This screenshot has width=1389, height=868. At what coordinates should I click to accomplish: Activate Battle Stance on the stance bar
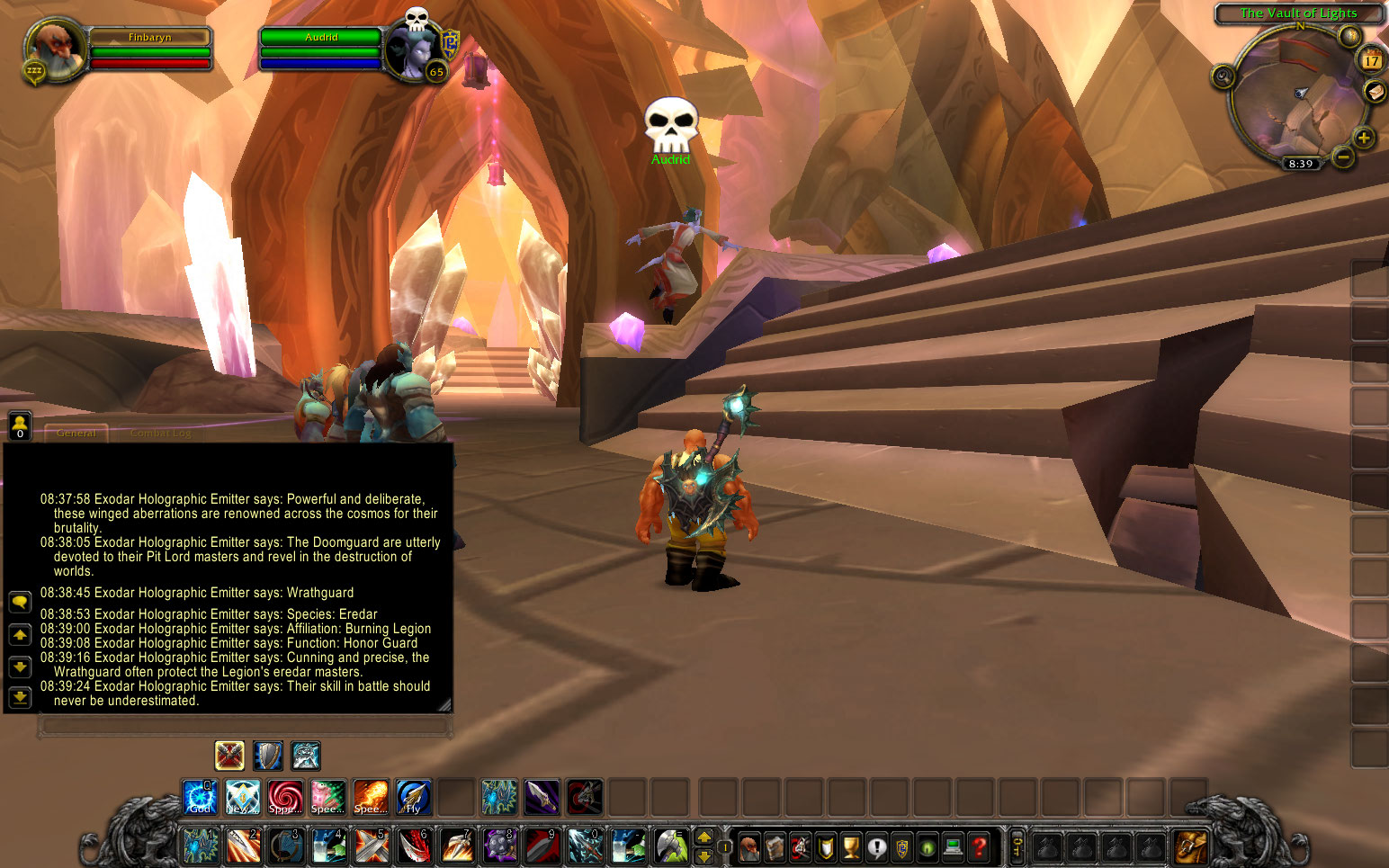coord(229,756)
